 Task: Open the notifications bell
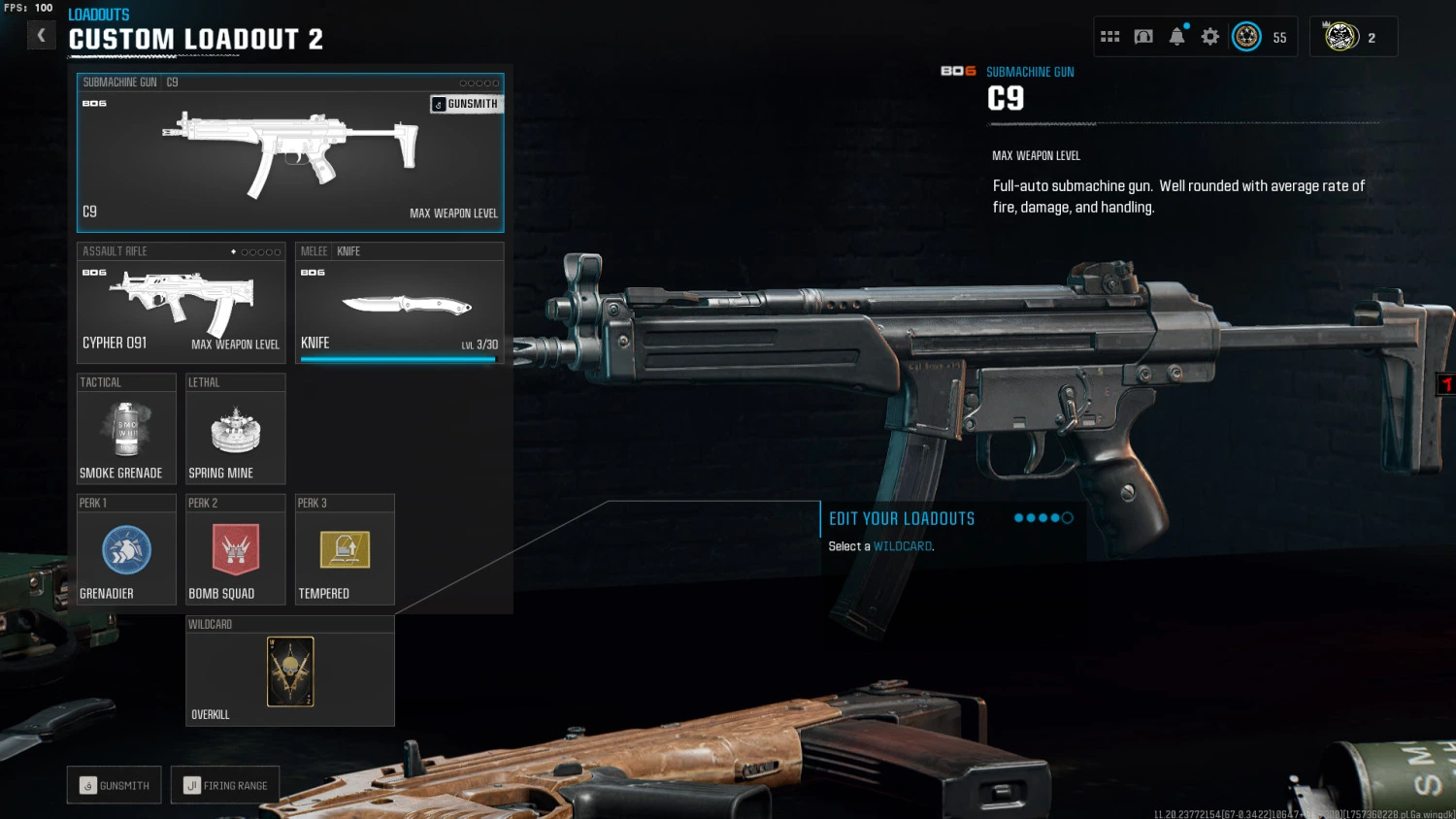(1176, 37)
